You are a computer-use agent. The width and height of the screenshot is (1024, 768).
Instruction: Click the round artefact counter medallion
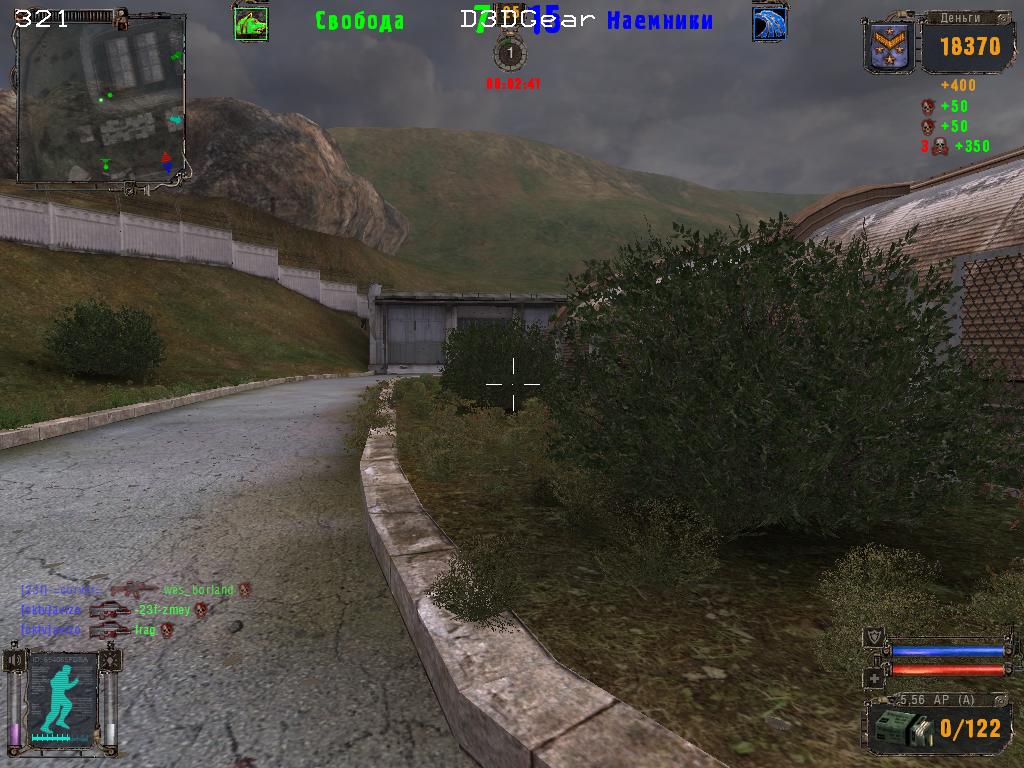511,52
